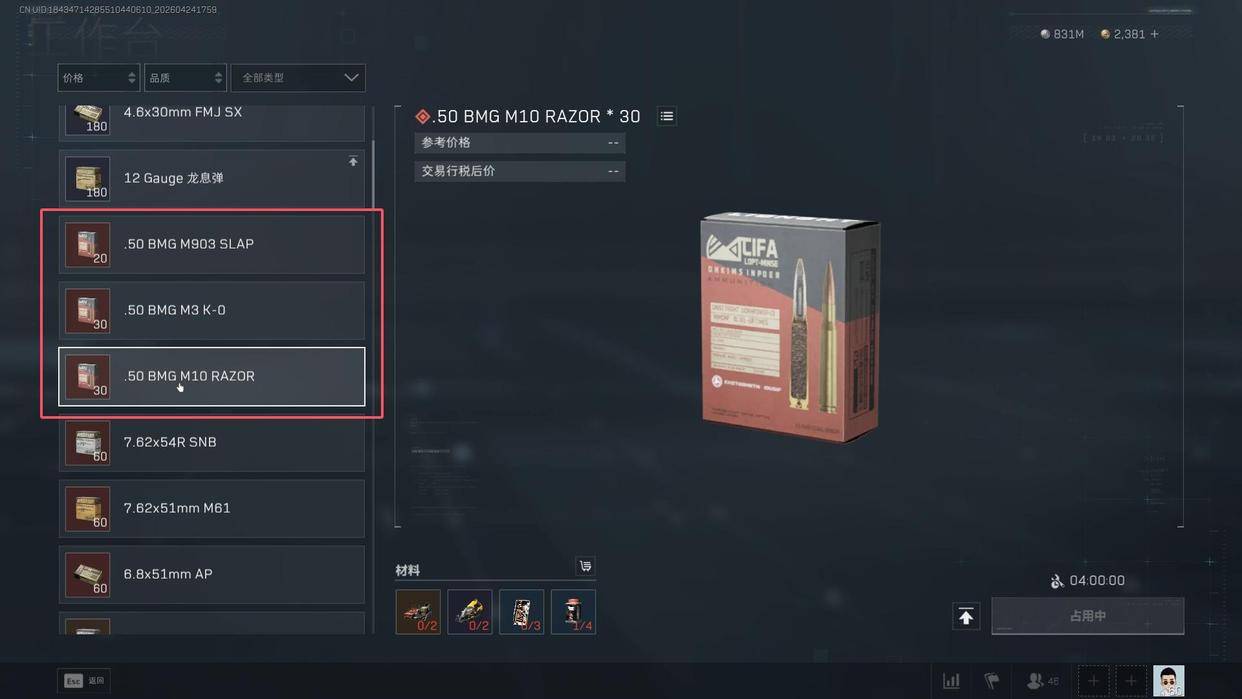Open the statistics bar chart icon
Image resolution: width=1242 pixels, height=699 pixels.
951,681
